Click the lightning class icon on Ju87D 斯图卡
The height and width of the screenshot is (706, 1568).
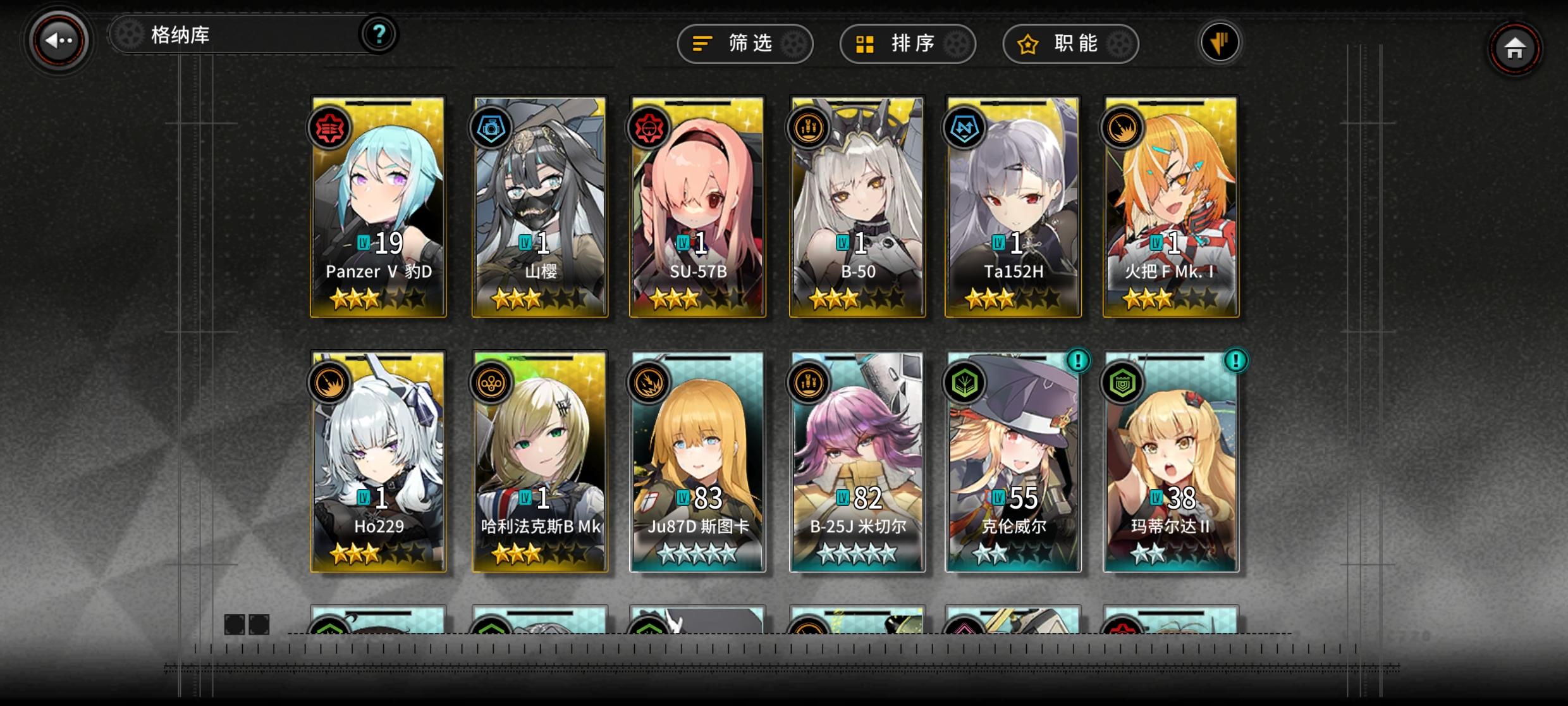tap(649, 383)
